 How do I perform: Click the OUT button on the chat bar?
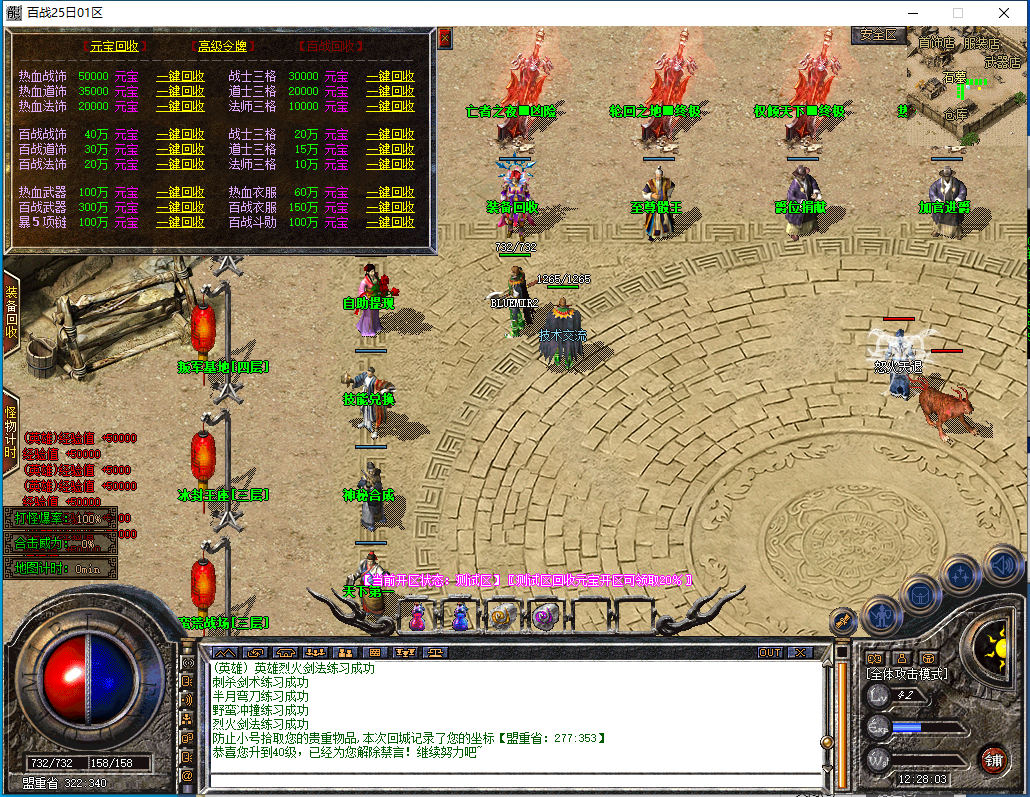click(770, 653)
